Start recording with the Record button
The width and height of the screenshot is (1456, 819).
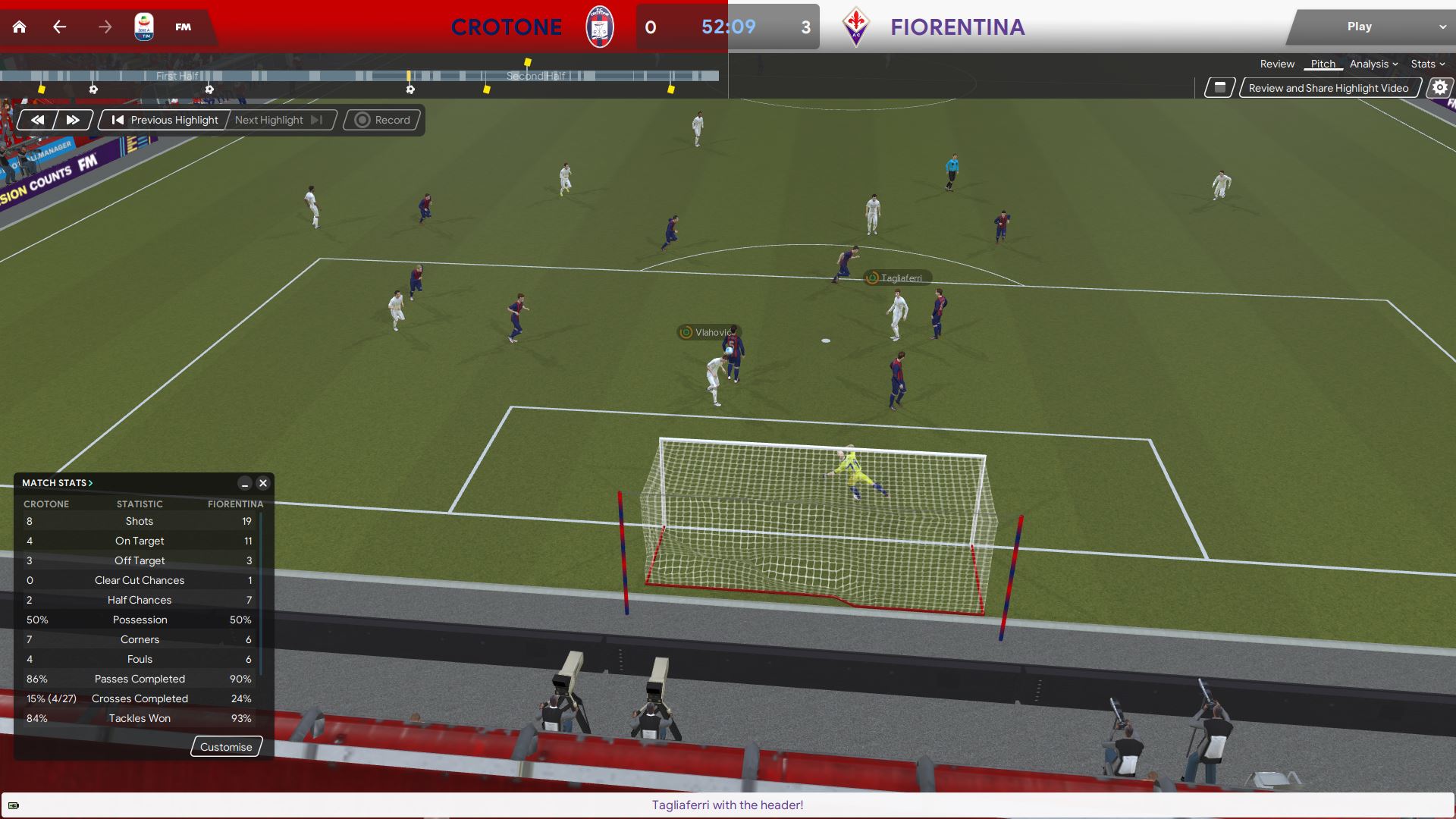(x=383, y=120)
